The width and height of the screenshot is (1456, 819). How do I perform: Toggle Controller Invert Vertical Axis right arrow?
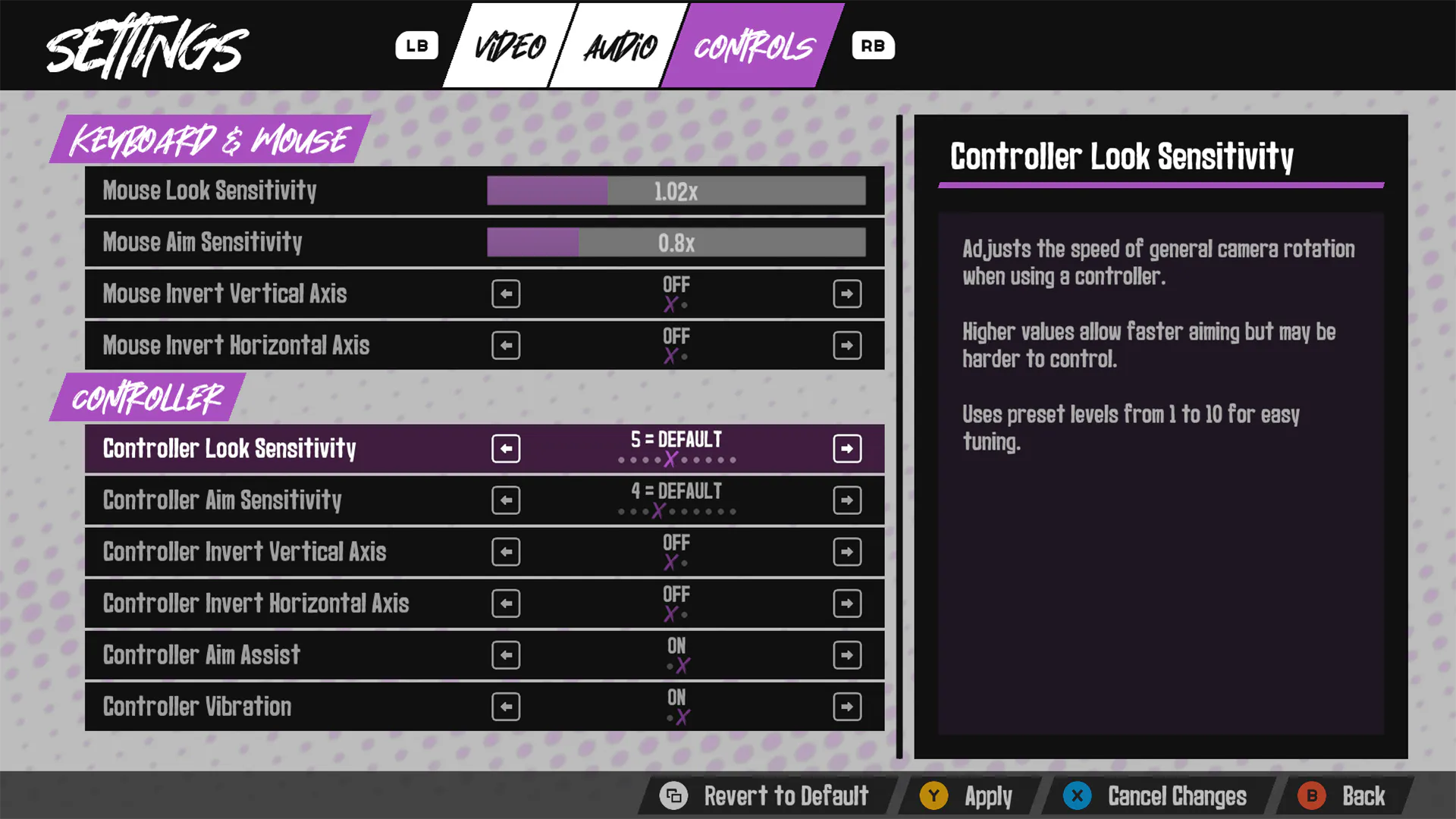pos(846,552)
